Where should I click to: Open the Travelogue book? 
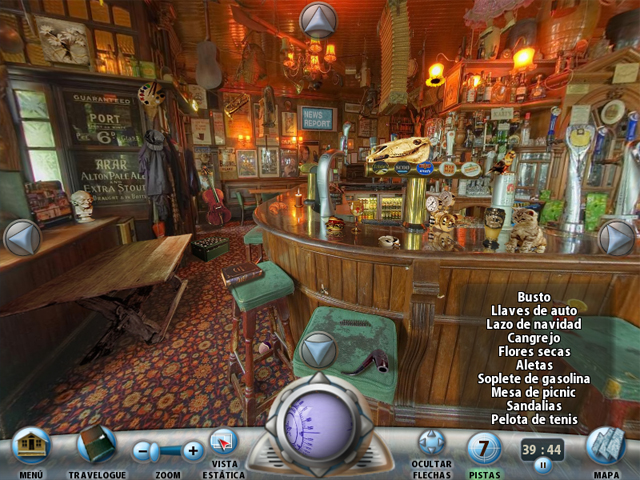tap(97, 444)
